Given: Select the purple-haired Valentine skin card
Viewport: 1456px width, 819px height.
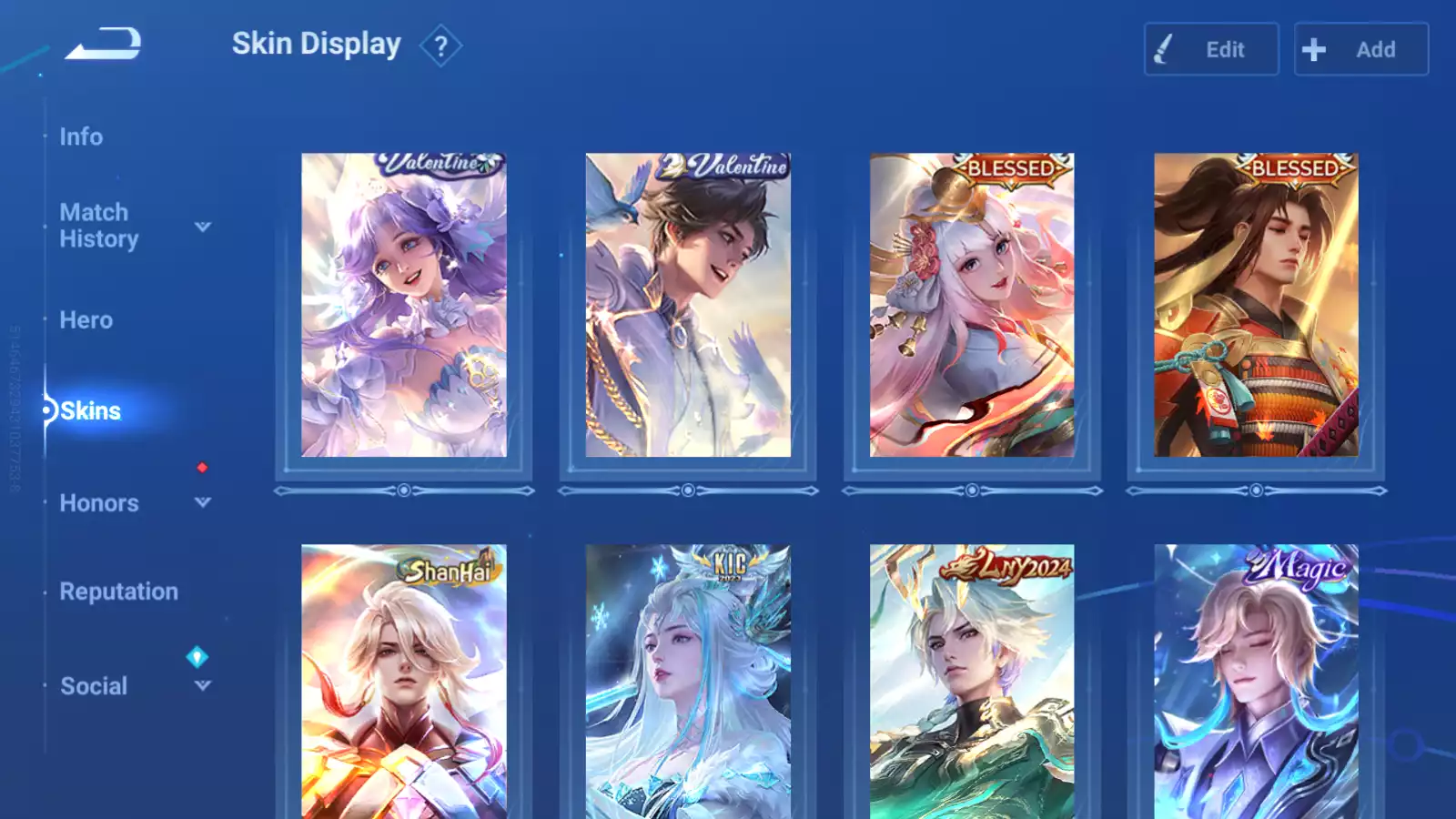Looking at the screenshot, I should pyautogui.click(x=404, y=305).
